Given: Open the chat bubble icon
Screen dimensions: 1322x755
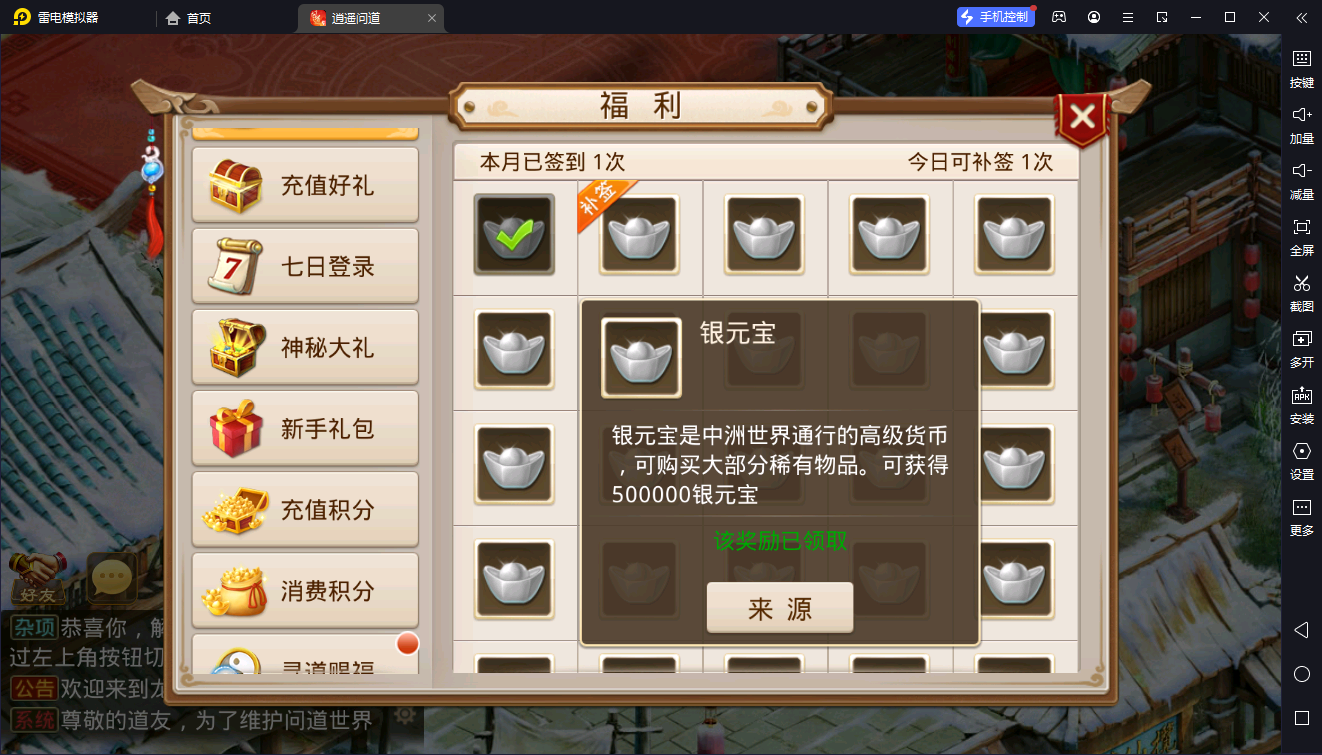Looking at the screenshot, I should click(x=111, y=578).
